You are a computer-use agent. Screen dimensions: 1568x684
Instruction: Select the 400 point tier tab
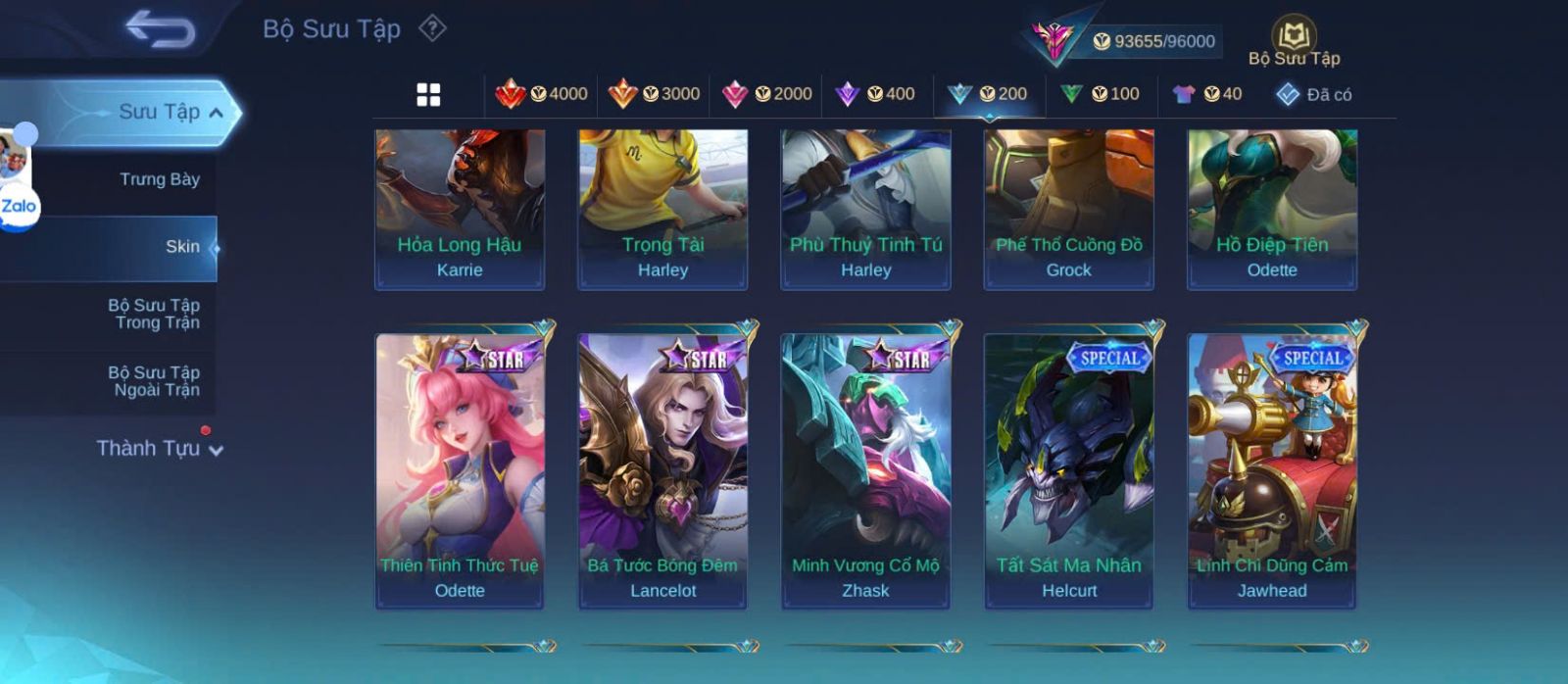pos(875,94)
